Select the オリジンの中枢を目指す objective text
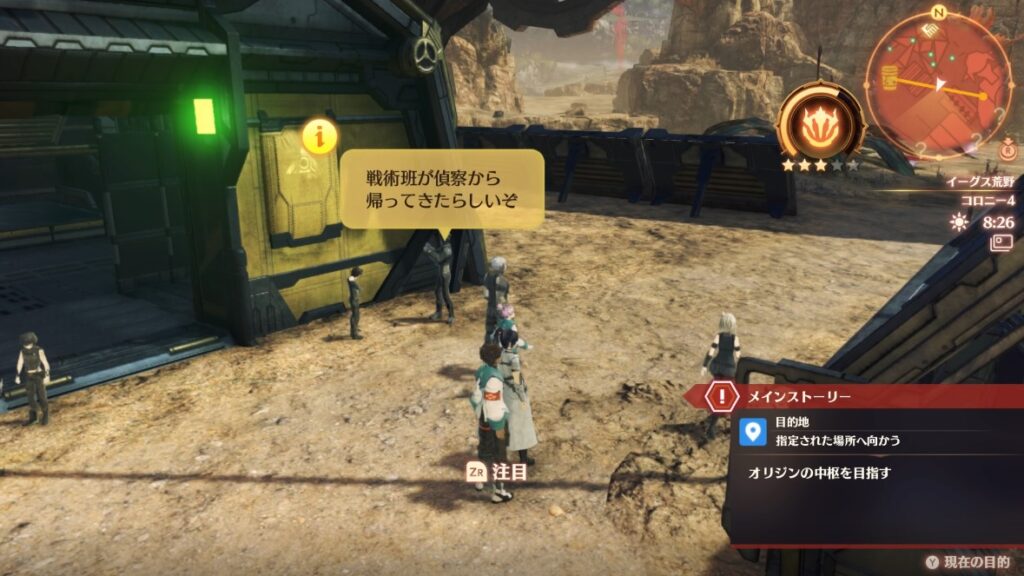The image size is (1024, 576). (819, 473)
